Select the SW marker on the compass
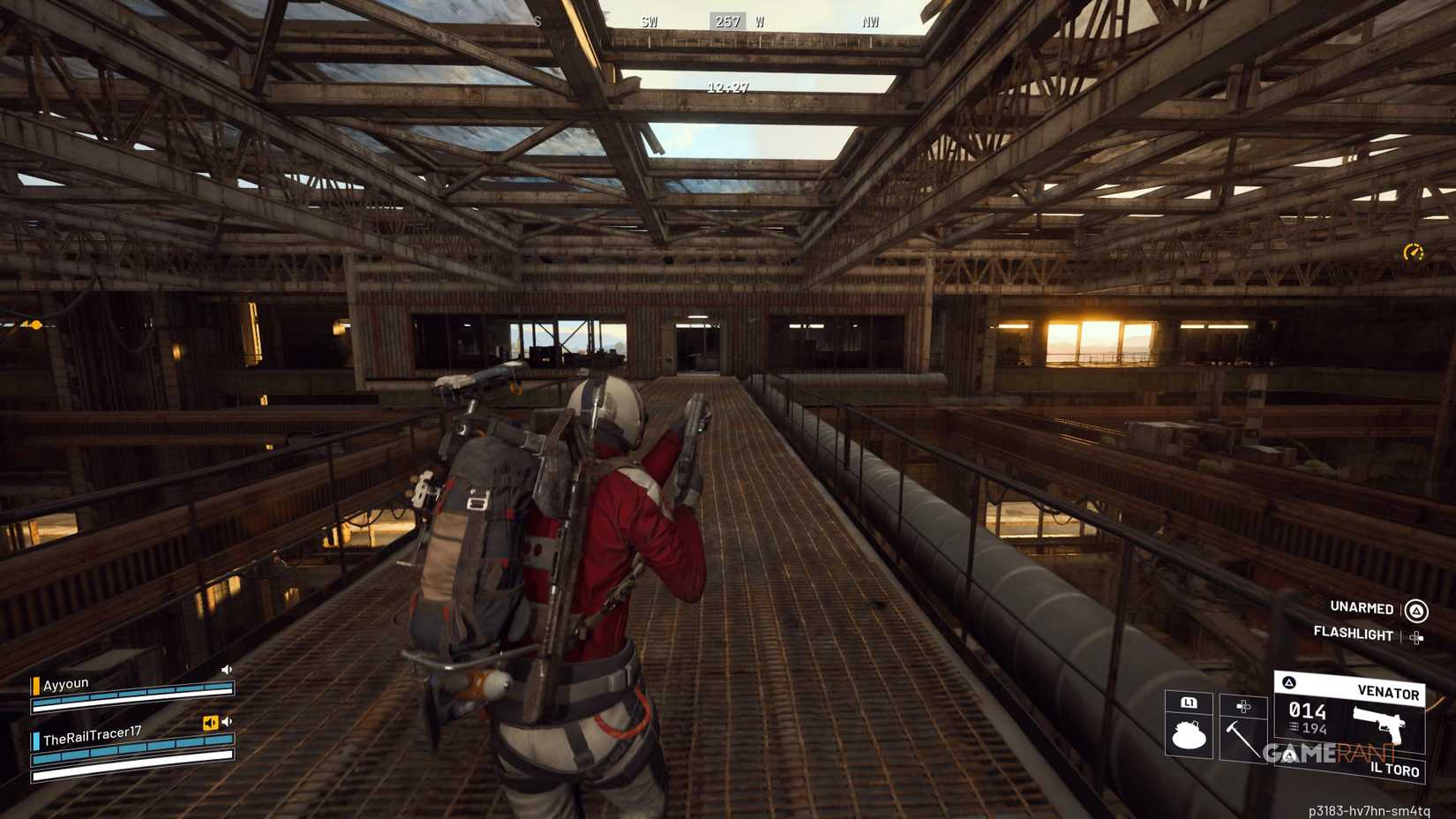The height and width of the screenshot is (819, 1456). click(649, 19)
